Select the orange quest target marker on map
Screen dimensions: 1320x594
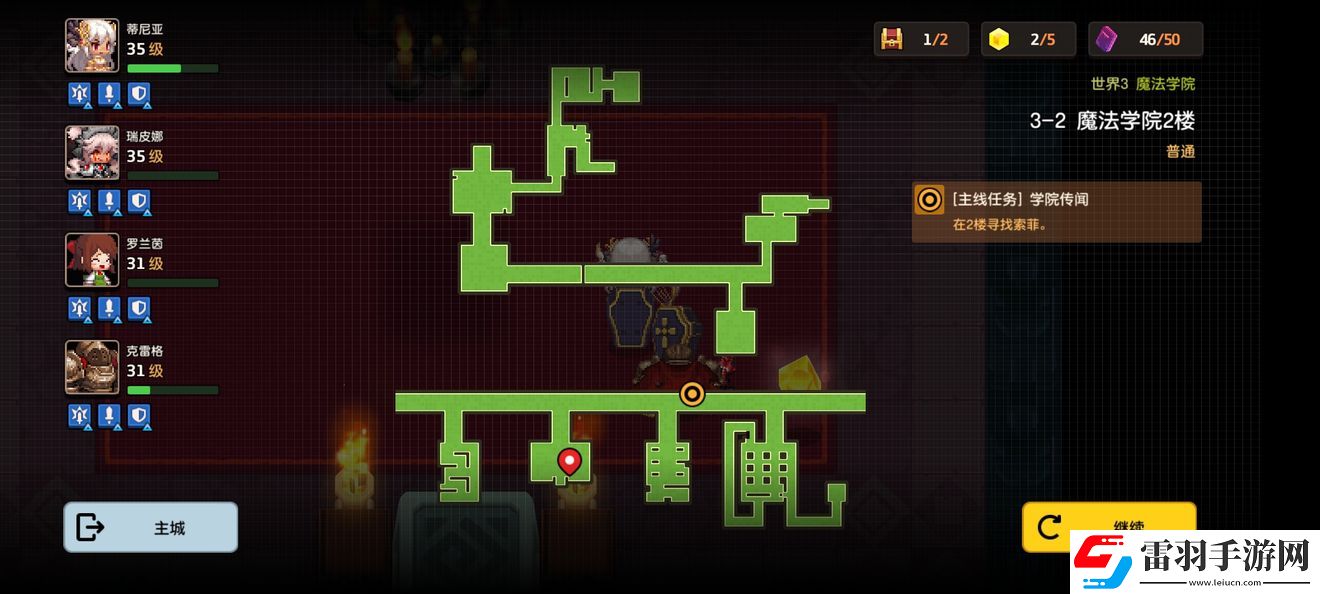point(692,394)
